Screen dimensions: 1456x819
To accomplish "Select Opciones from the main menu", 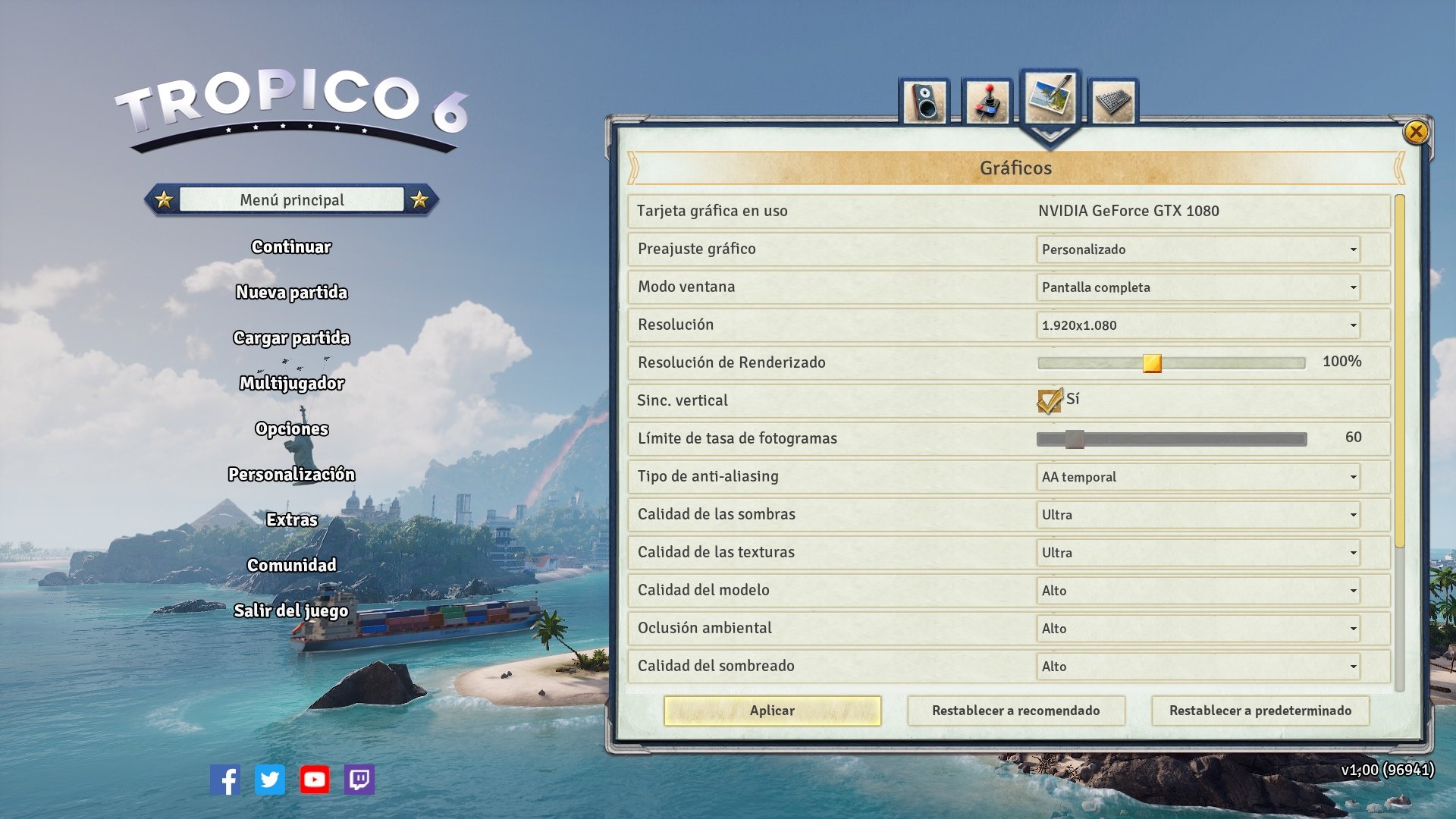I will click(291, 428).
